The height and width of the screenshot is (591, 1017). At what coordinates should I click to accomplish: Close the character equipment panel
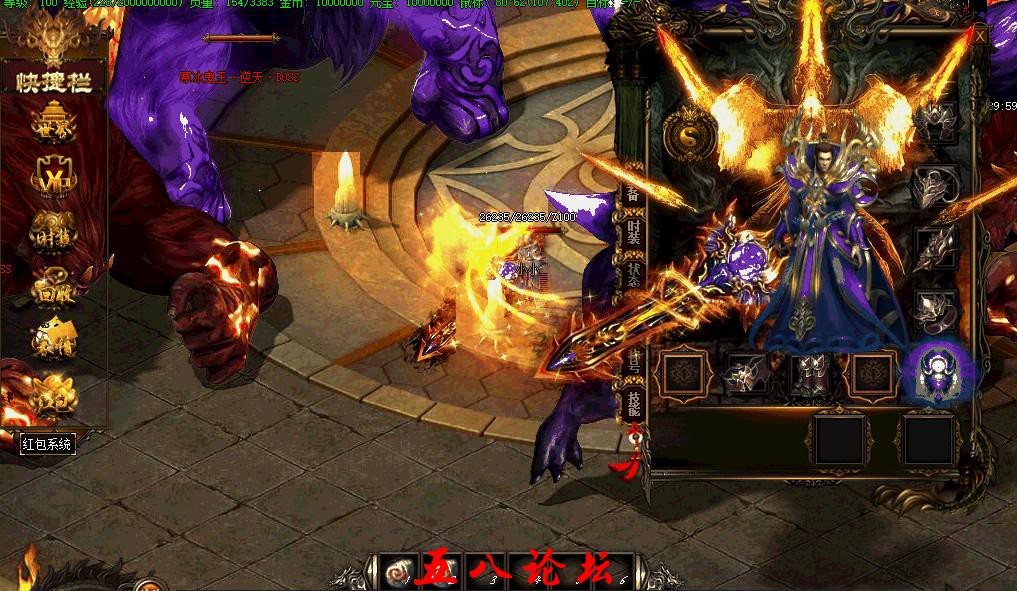980,36
